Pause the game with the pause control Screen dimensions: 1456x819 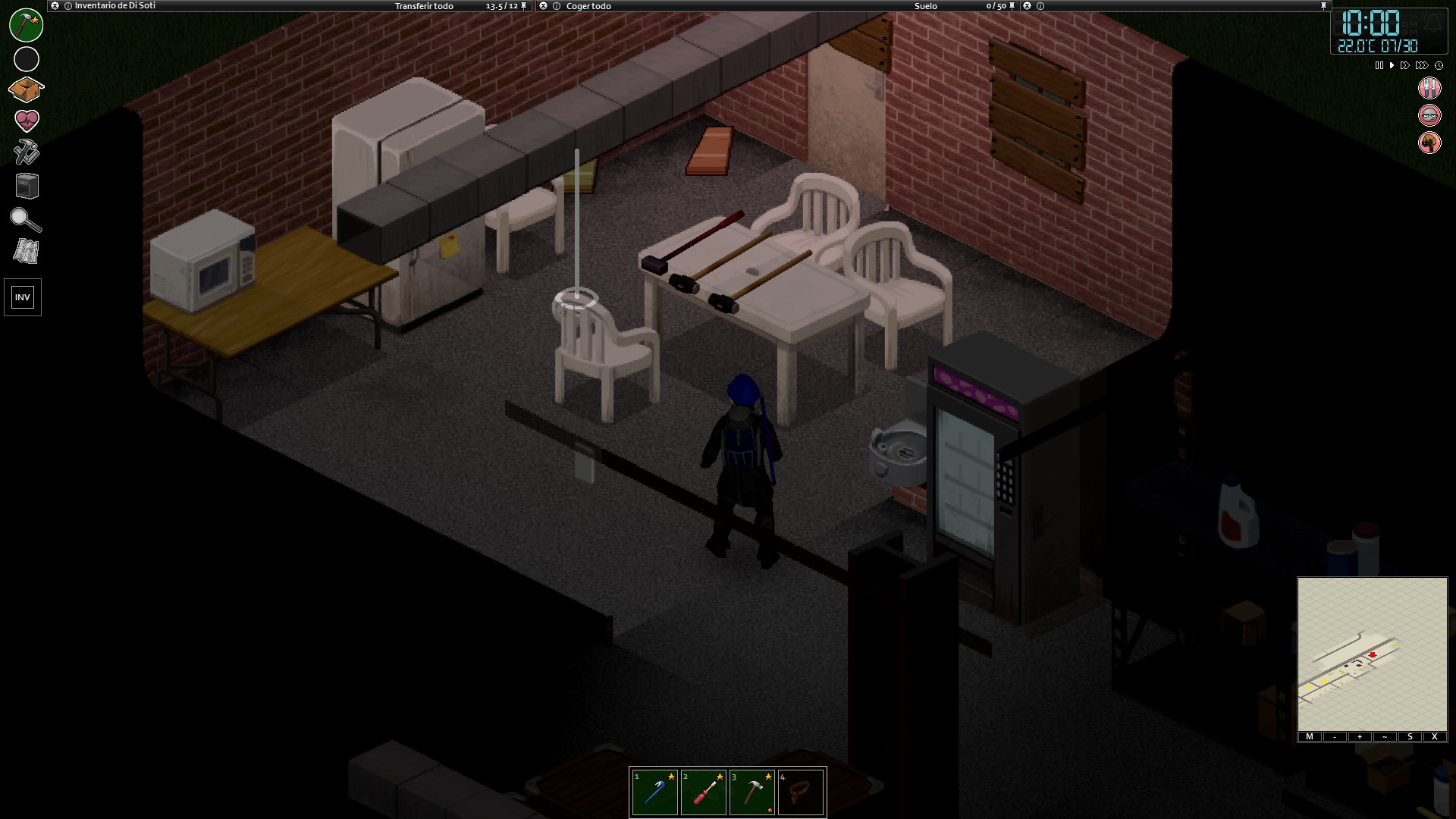point(1379,65)
